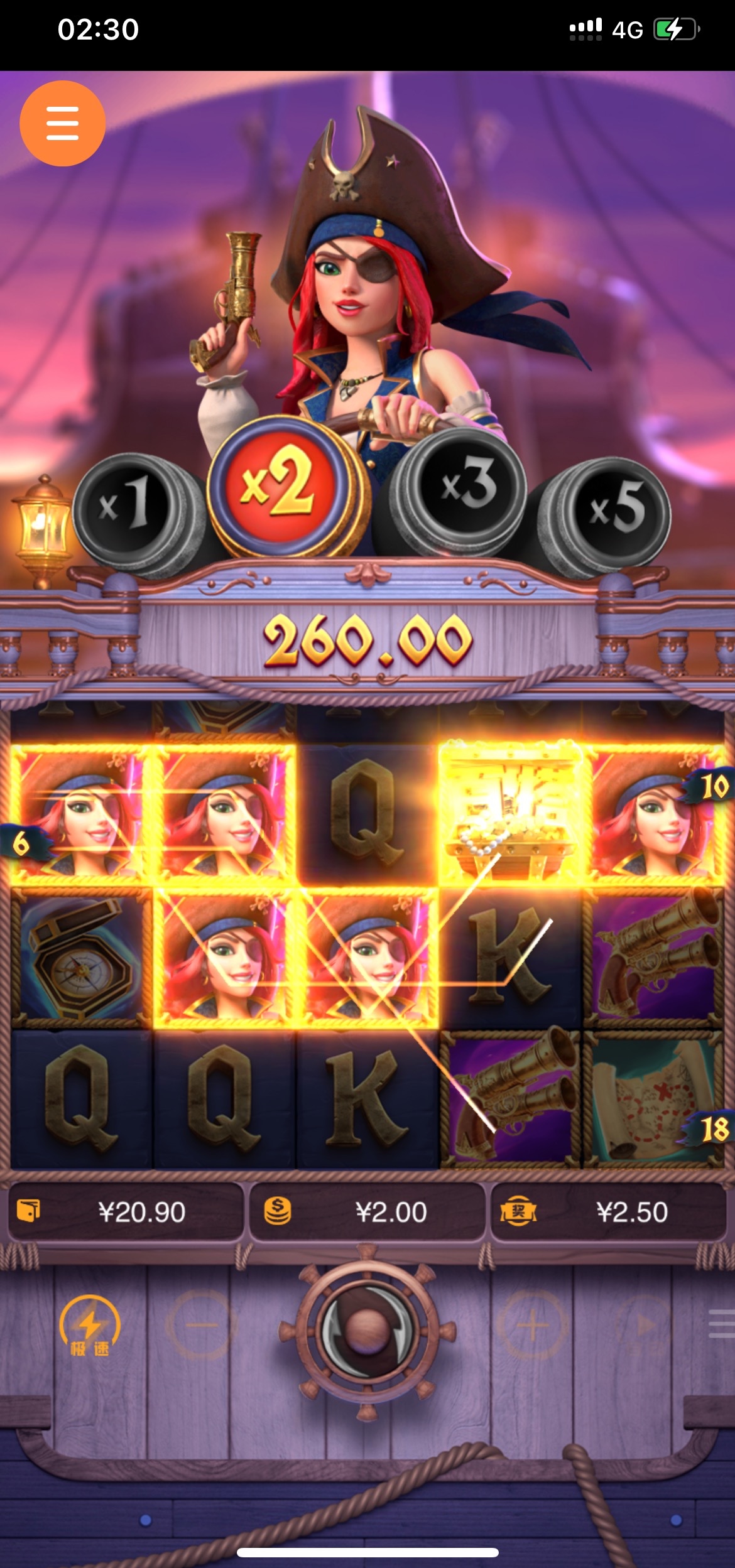Open the three-line options menu beside autoplay
Image resolution: width=735 pixels, height=1568 pixels.
(x=721, y=1324)
